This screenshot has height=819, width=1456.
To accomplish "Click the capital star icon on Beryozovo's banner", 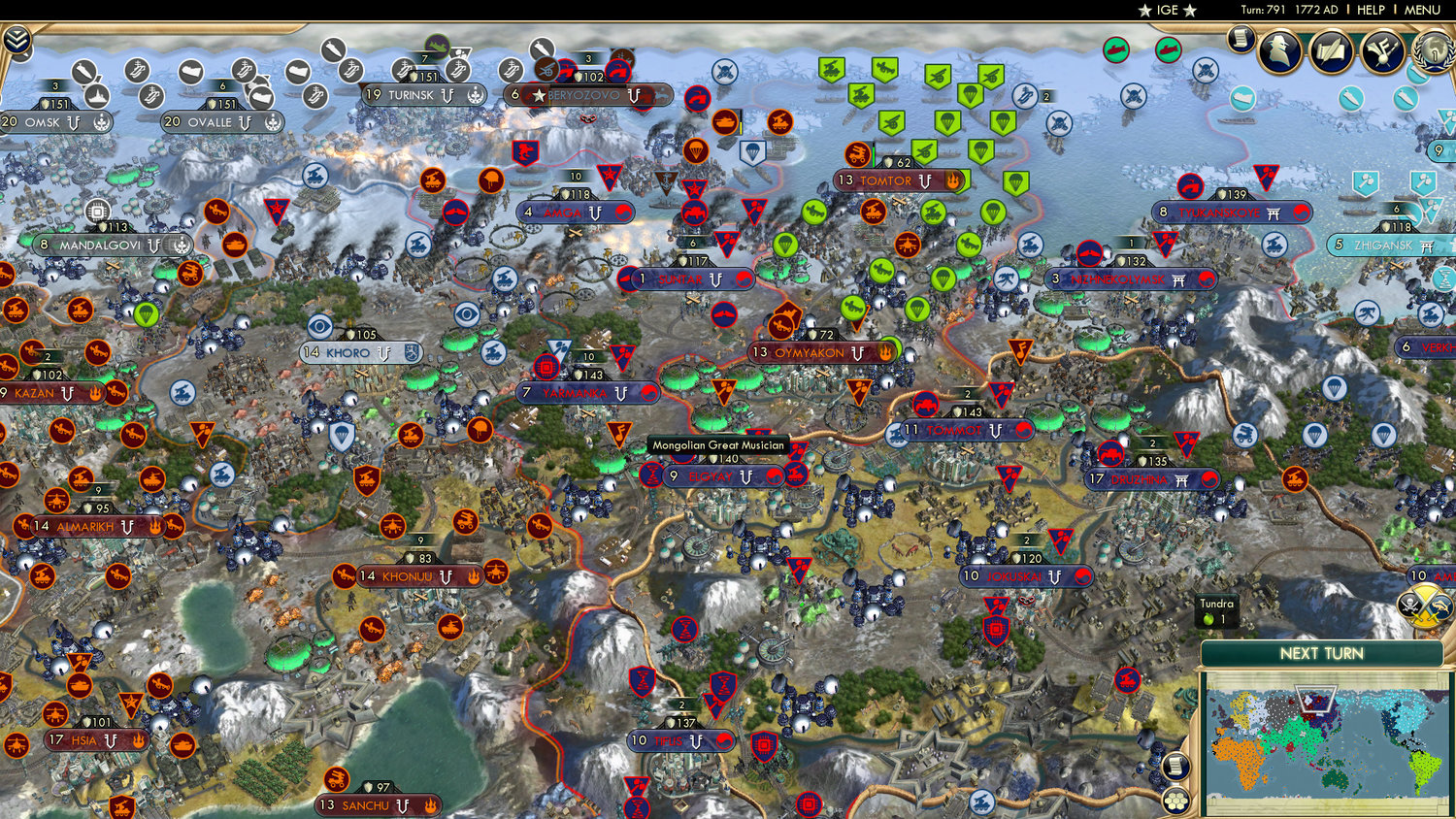I will pos(539,94).
